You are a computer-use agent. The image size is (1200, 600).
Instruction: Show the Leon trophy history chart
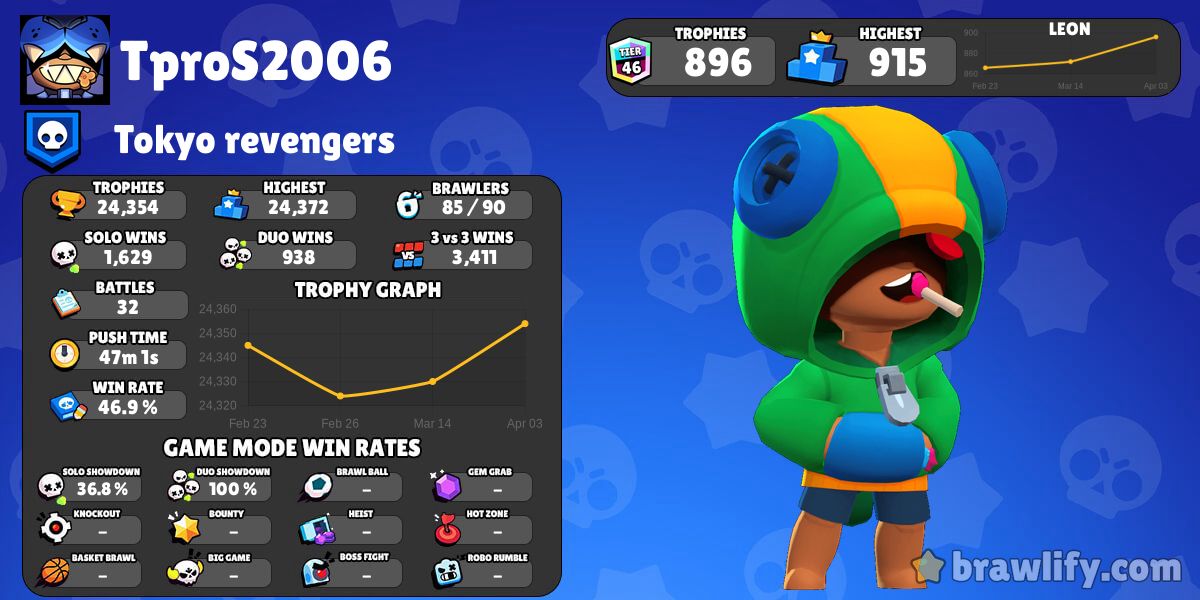pos(1069,60)
